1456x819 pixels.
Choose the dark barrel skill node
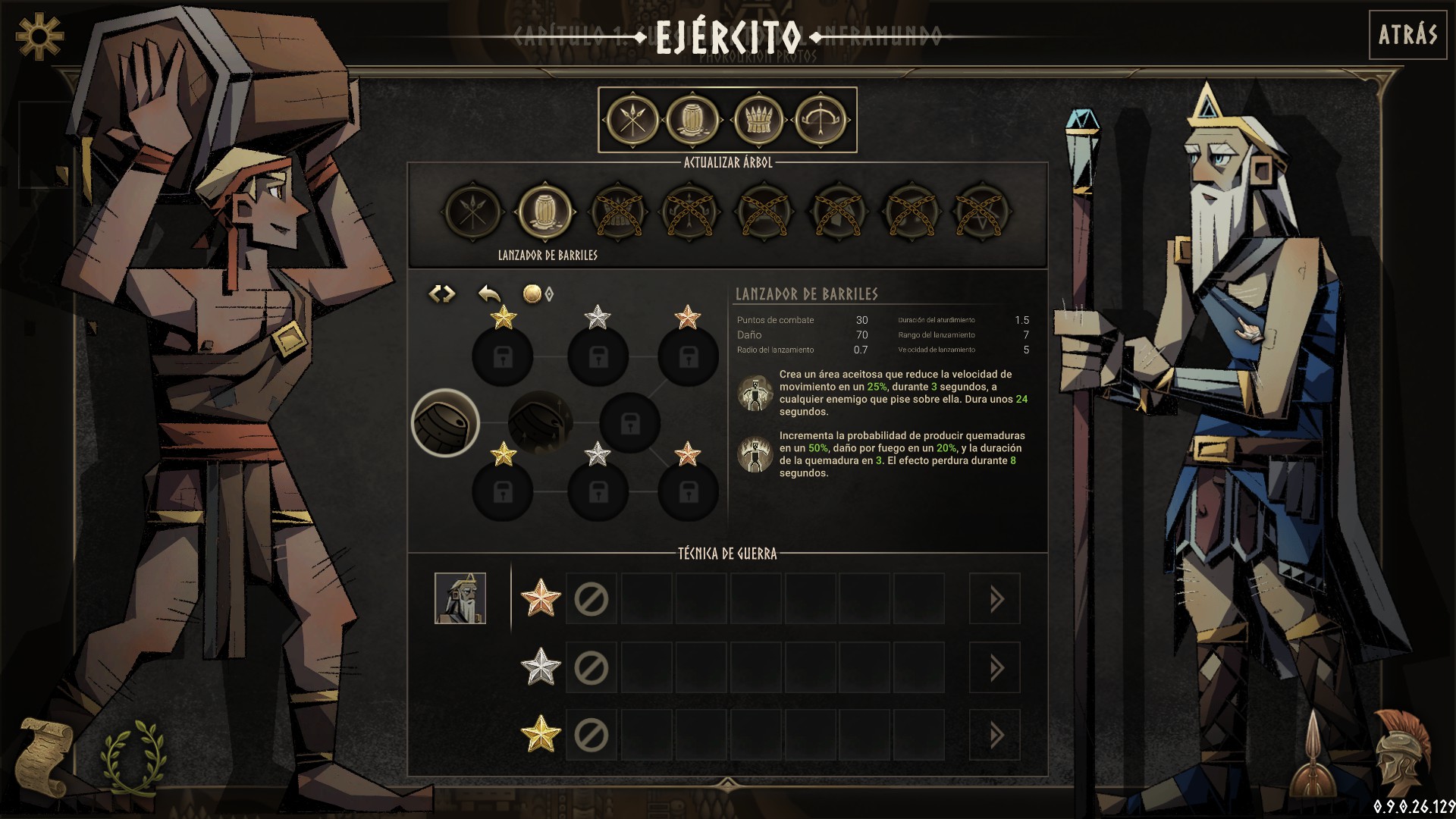tap(539, 422)
